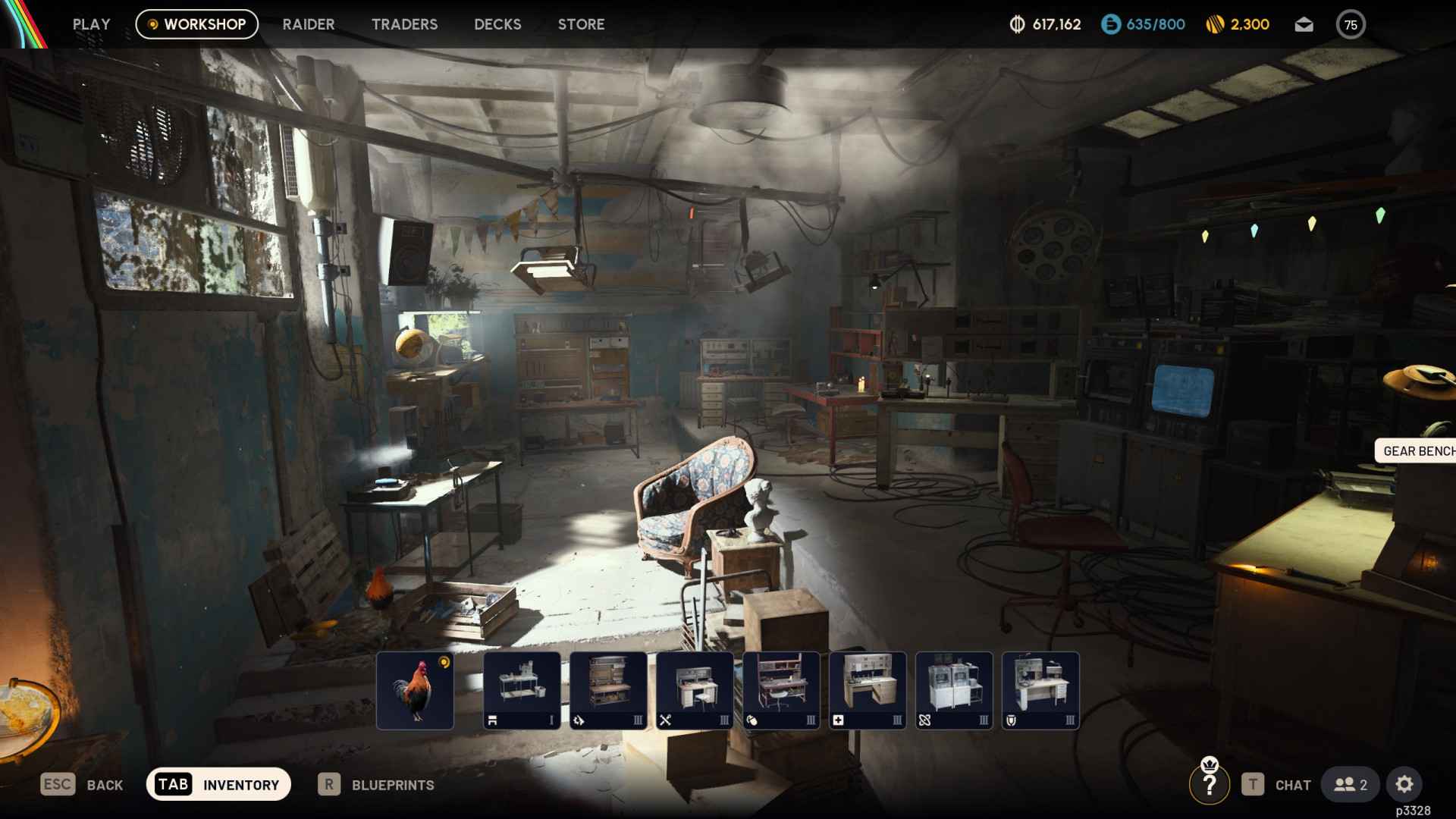Screen dimensions: 1456x819
Task: Select Scrappy the rooster in the workshop tray
Action: coord(414,690)
